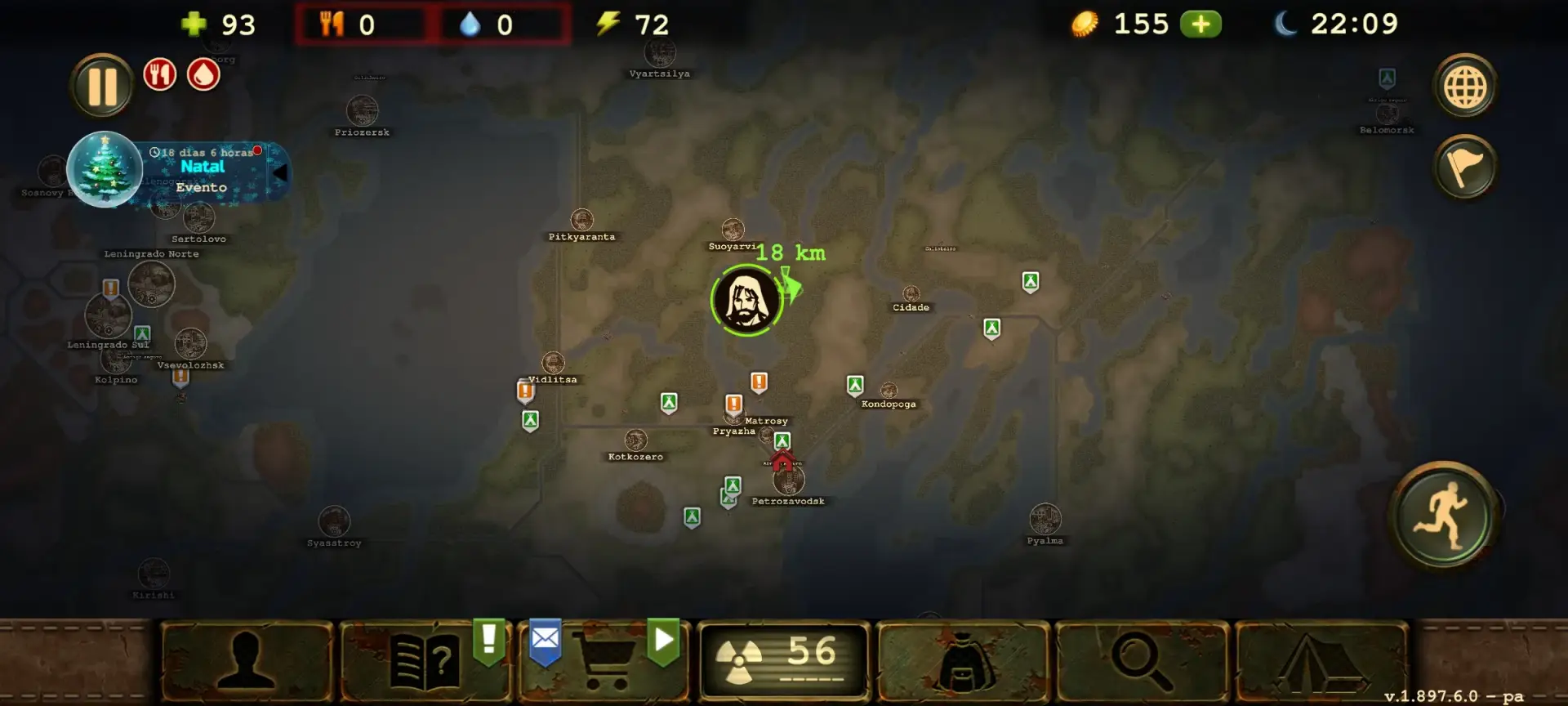The image size is (1568, 706).
Task: Select the Kondopoga town marker
Action: (x=889, y=391)
